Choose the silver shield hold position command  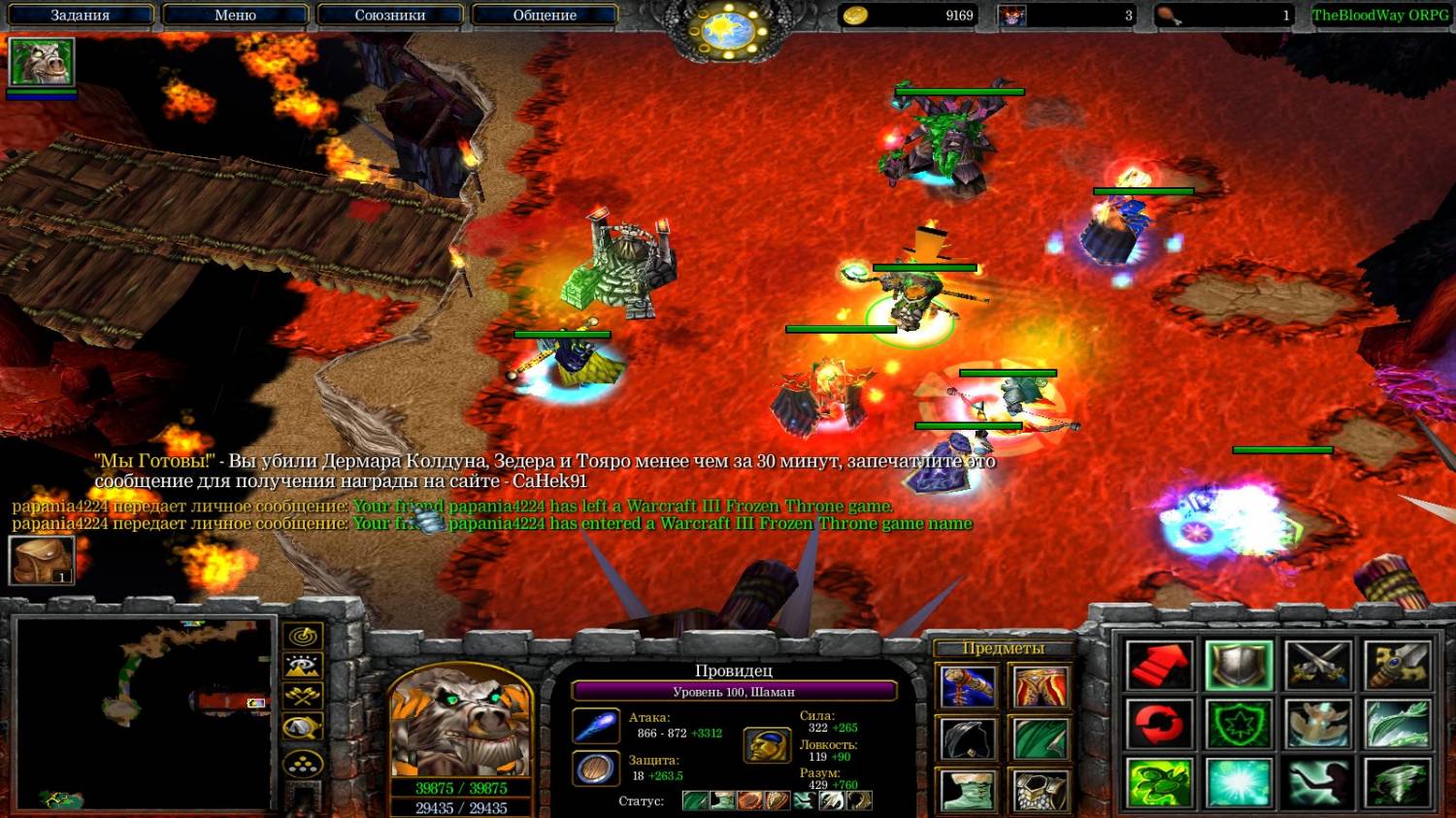point(1239,666)
